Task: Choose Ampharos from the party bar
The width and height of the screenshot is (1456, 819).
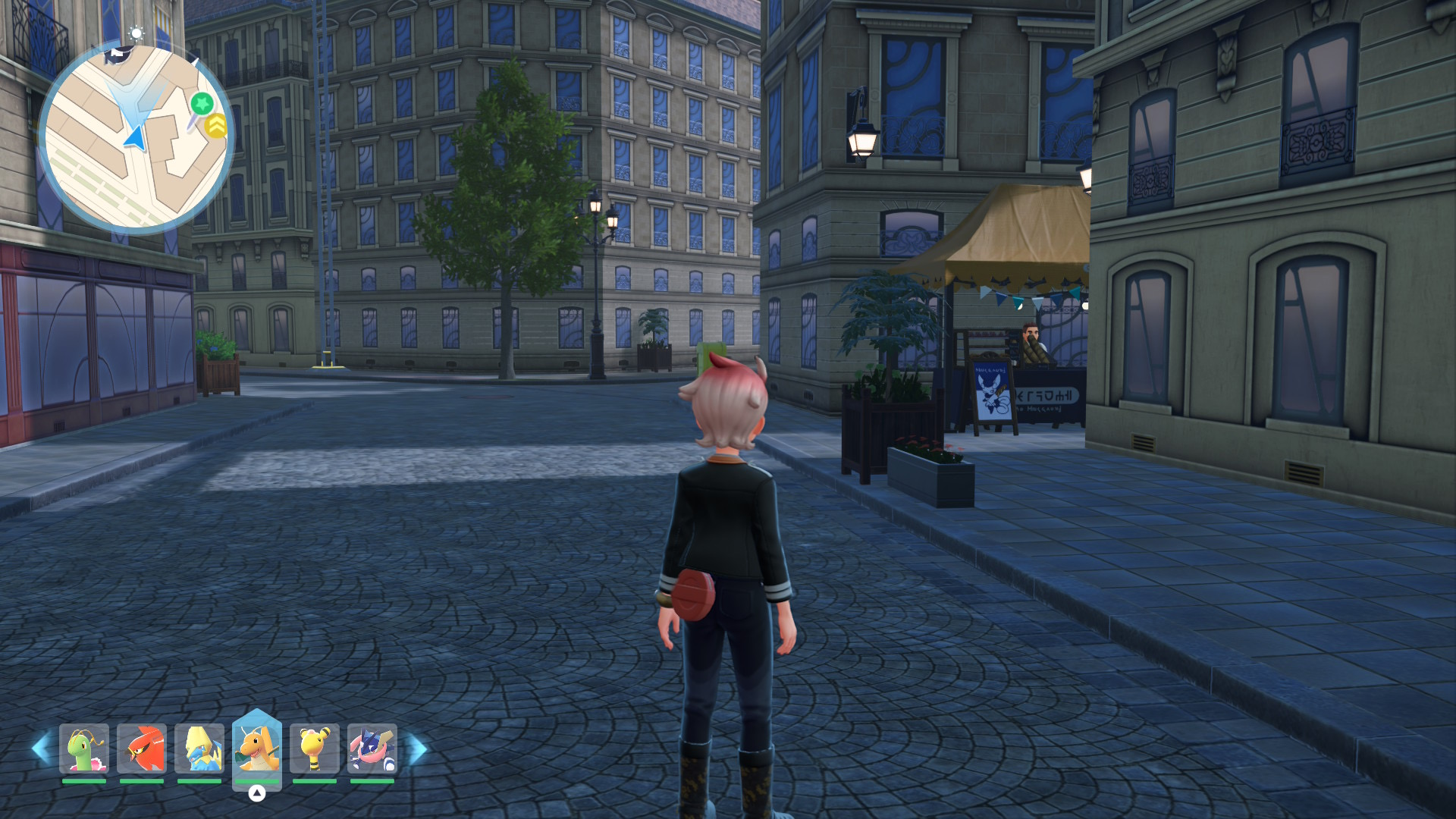Action: tap(315, 748)
